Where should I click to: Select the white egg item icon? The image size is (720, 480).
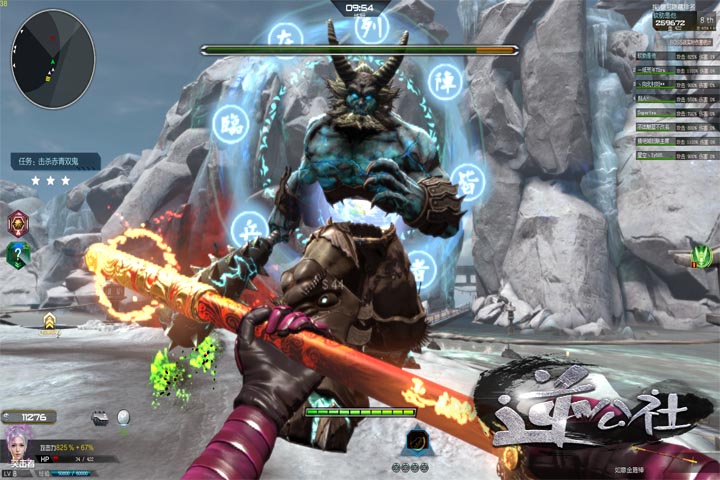pyautogui.click(x=124, y=417)
